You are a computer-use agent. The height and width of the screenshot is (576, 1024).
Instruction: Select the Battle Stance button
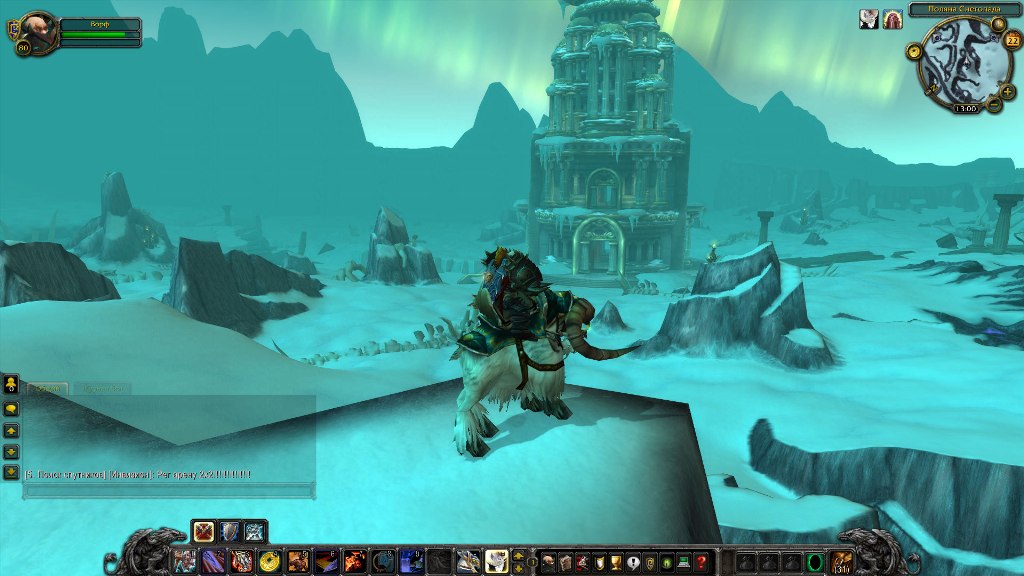click(x=205, y=531)
